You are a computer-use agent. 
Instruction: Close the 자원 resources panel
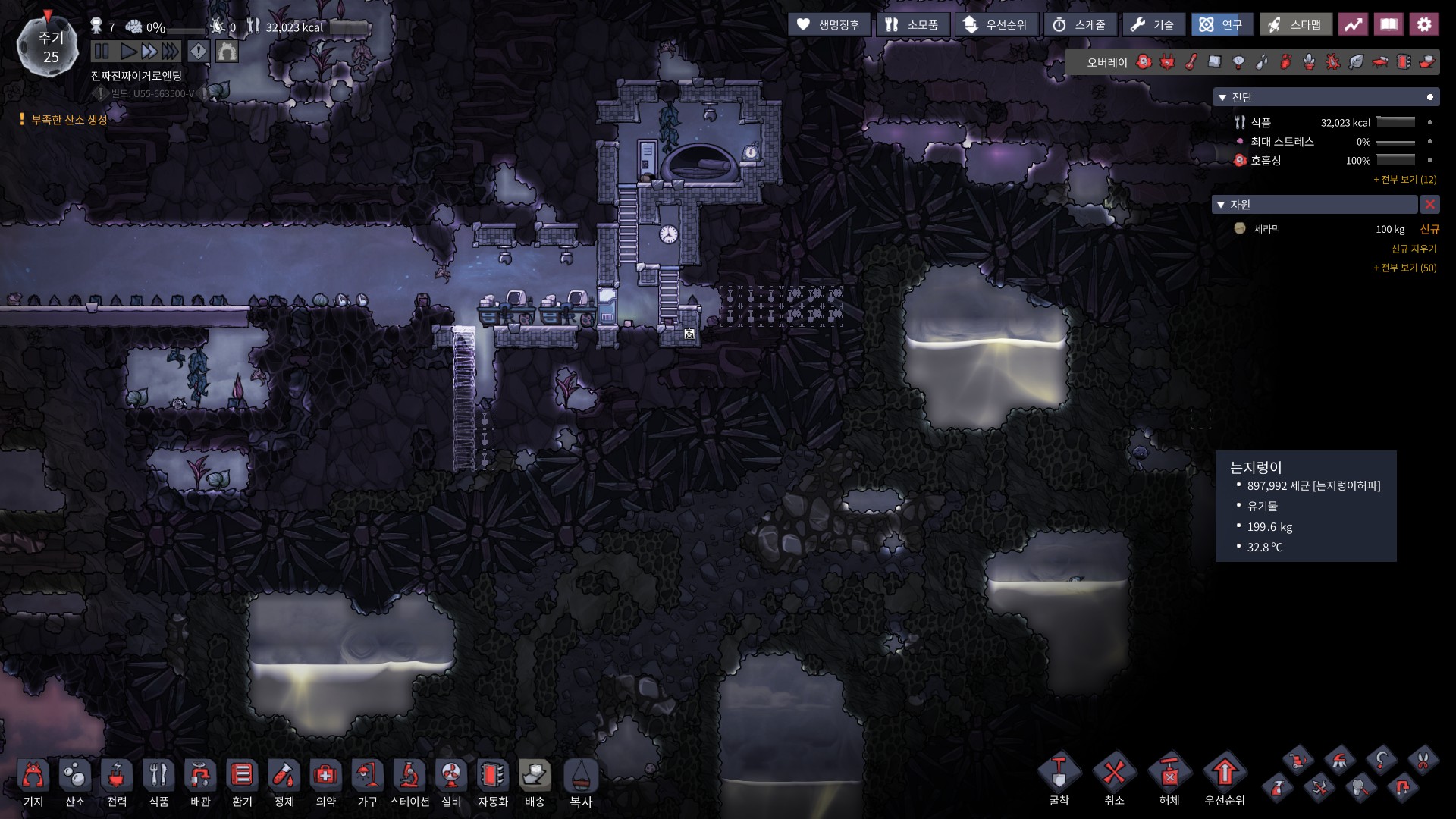1429,205
